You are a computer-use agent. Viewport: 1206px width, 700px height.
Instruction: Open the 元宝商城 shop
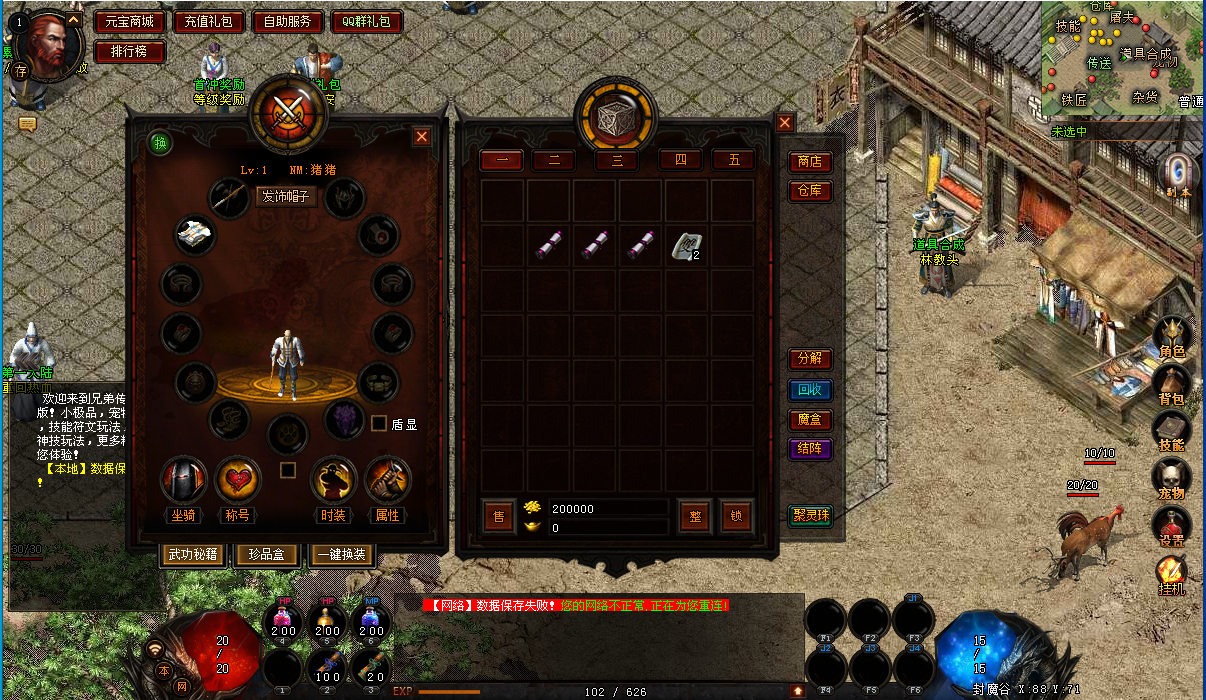(130, 21)
